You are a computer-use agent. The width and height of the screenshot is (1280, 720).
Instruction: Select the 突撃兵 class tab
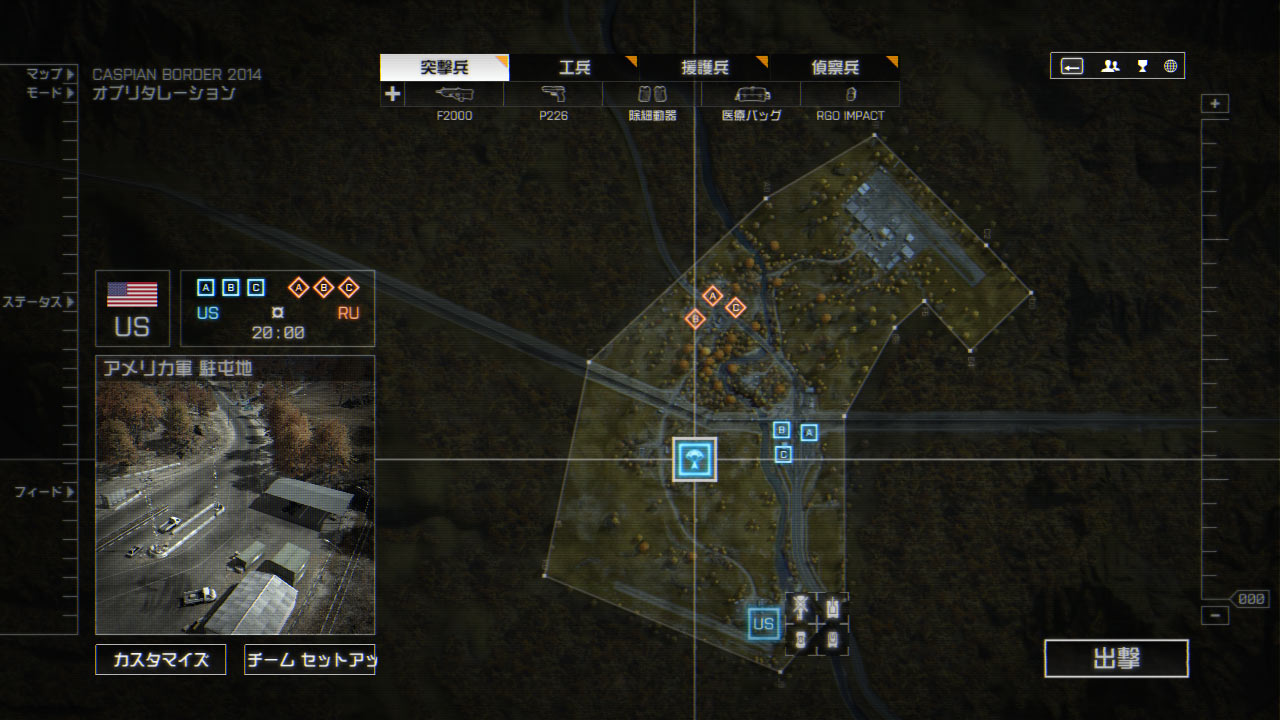coord(444,68)
